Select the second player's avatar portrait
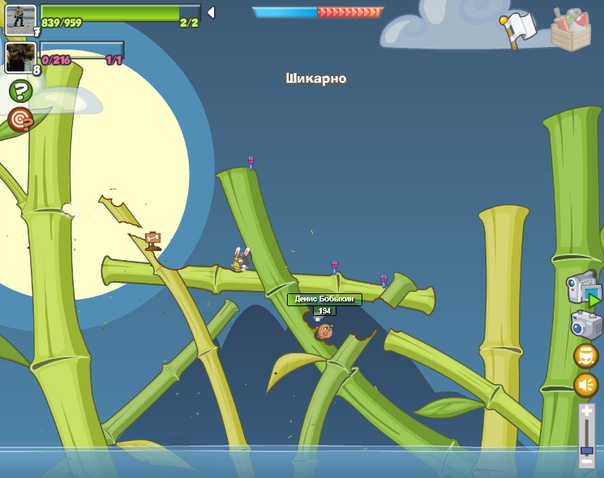 pos(20,56)
